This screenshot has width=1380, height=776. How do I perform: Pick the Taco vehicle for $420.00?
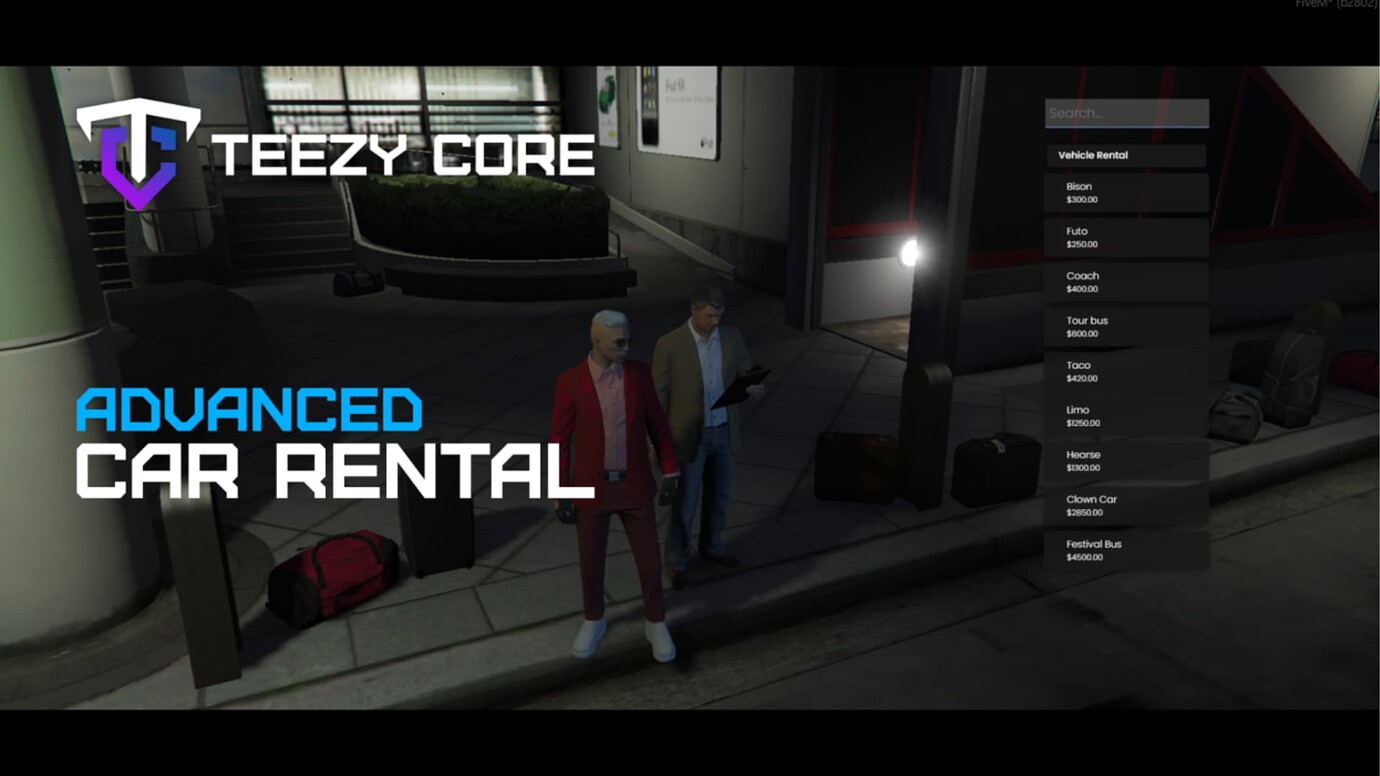(x=1127, y=371)
